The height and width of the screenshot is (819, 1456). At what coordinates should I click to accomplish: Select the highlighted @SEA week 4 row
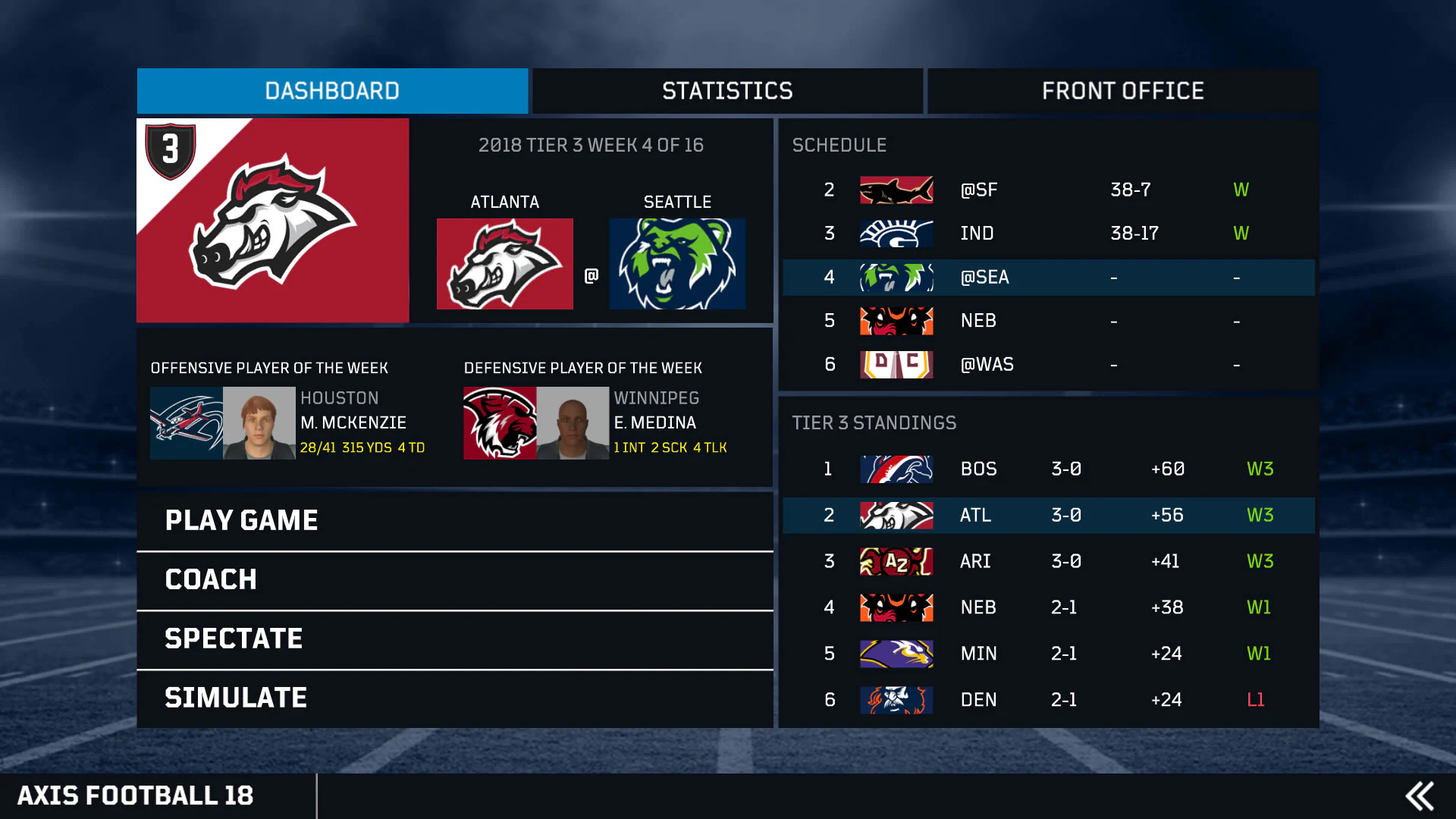click(1046, 278)
